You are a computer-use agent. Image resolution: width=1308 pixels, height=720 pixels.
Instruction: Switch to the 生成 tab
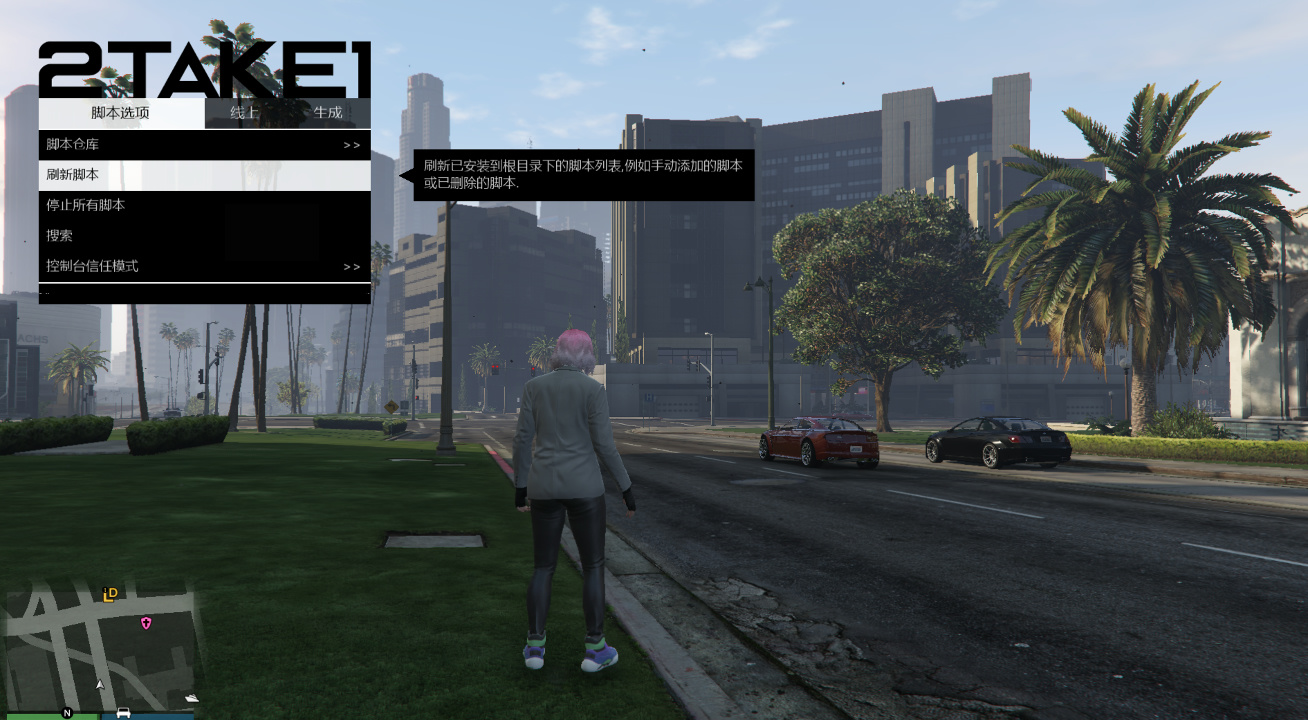330,113
